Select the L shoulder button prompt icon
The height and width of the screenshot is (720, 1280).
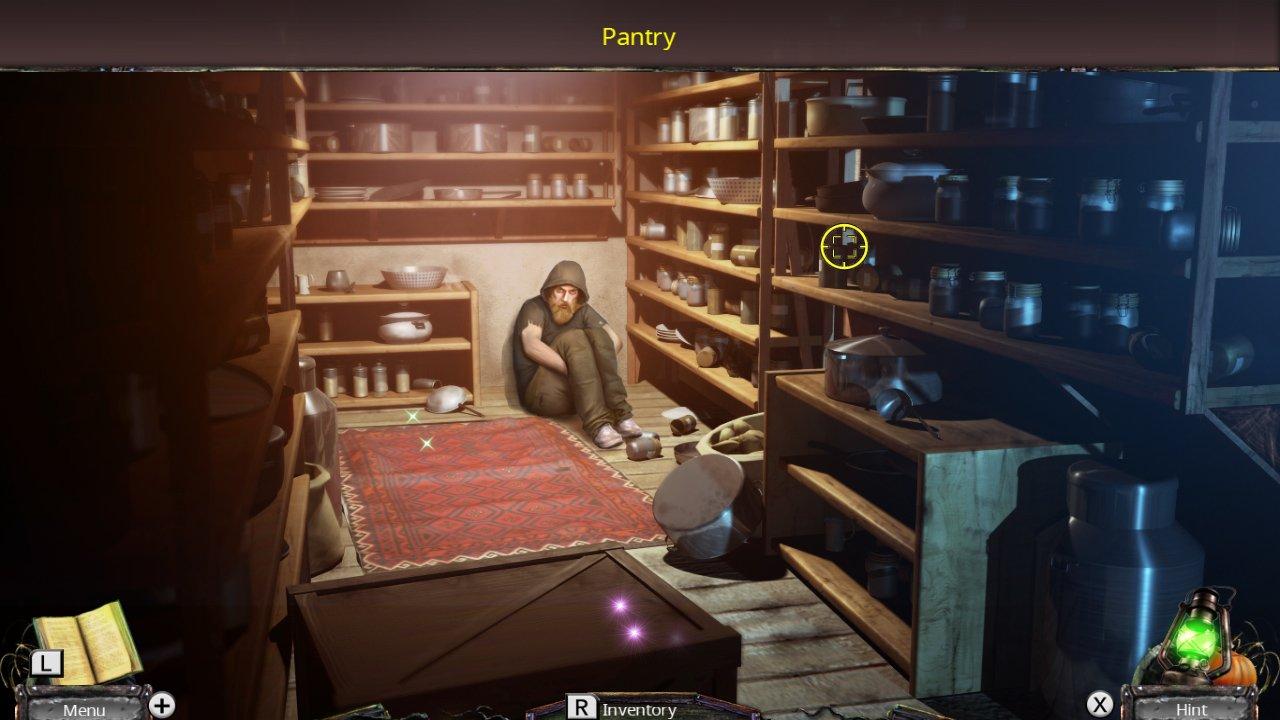click(x=45, y=662)
